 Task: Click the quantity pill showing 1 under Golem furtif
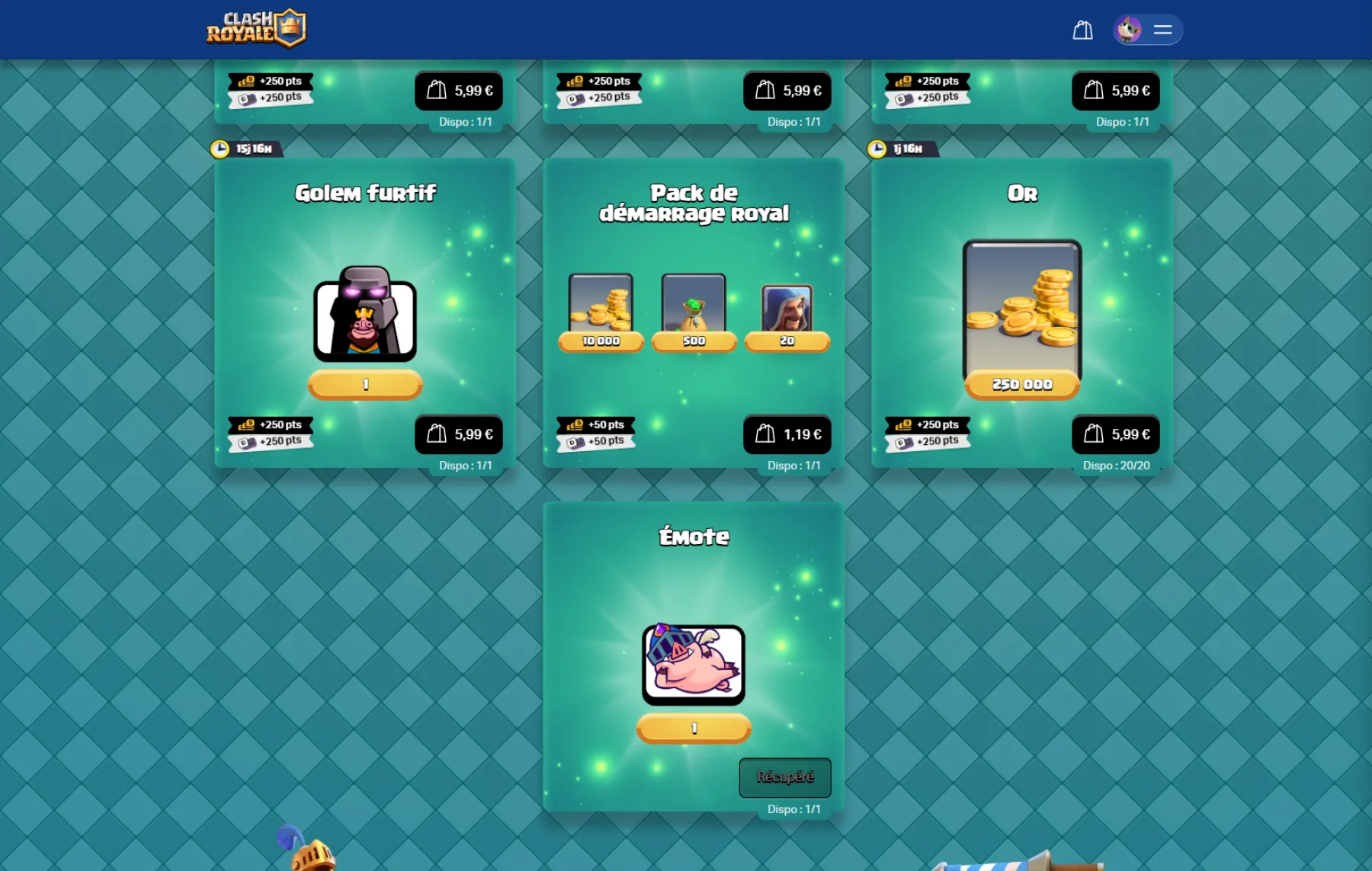[365, 384]
